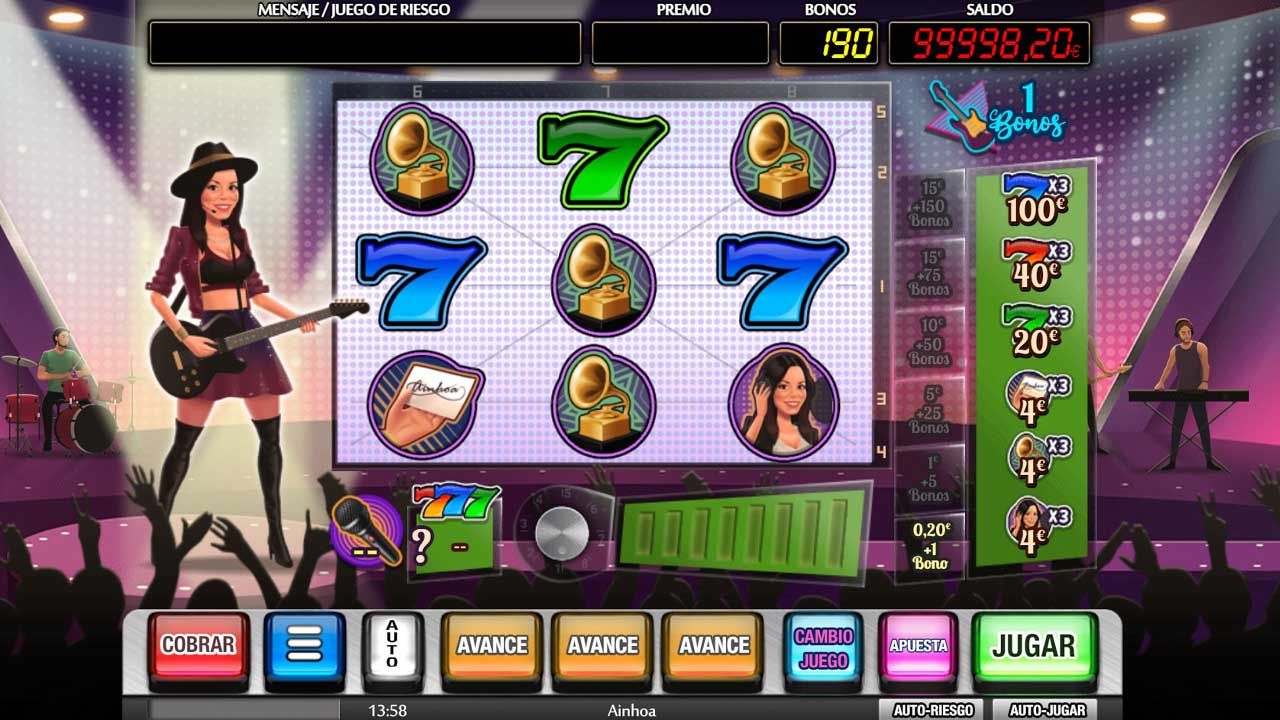The height and width of the screenshot is (720, 1280).
Task: Click the red COBRAR button
Action: (x=198, y=646)
